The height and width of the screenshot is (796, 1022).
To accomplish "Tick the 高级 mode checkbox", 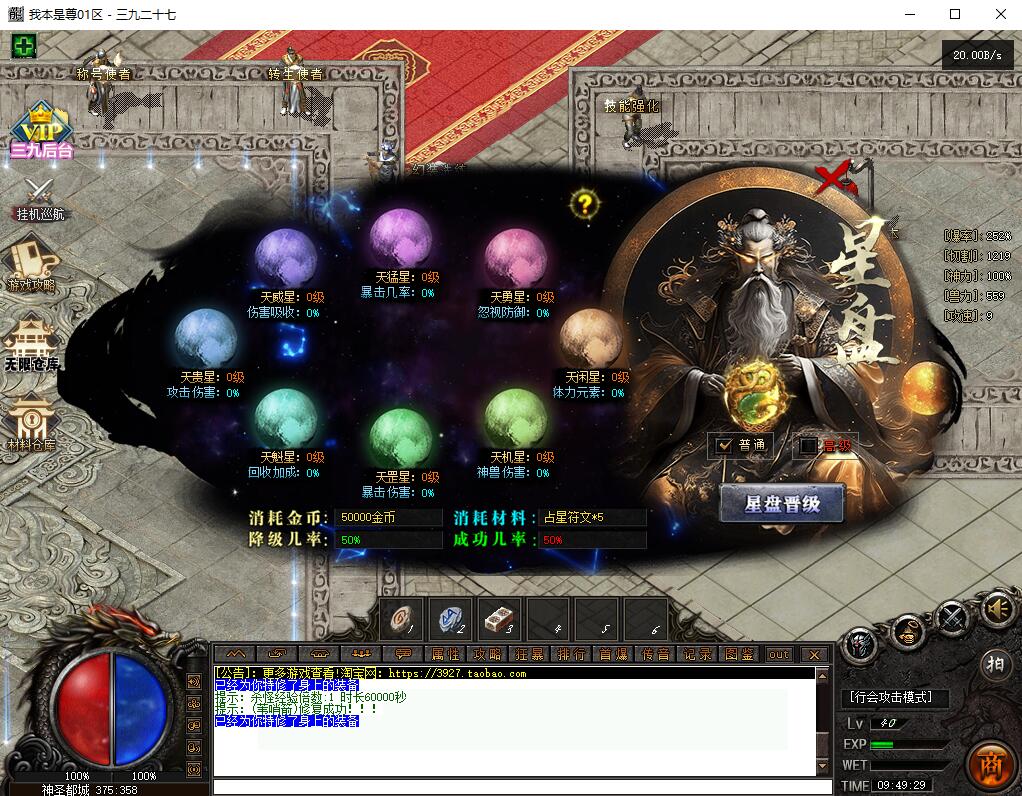I will (x=809, y=445).
